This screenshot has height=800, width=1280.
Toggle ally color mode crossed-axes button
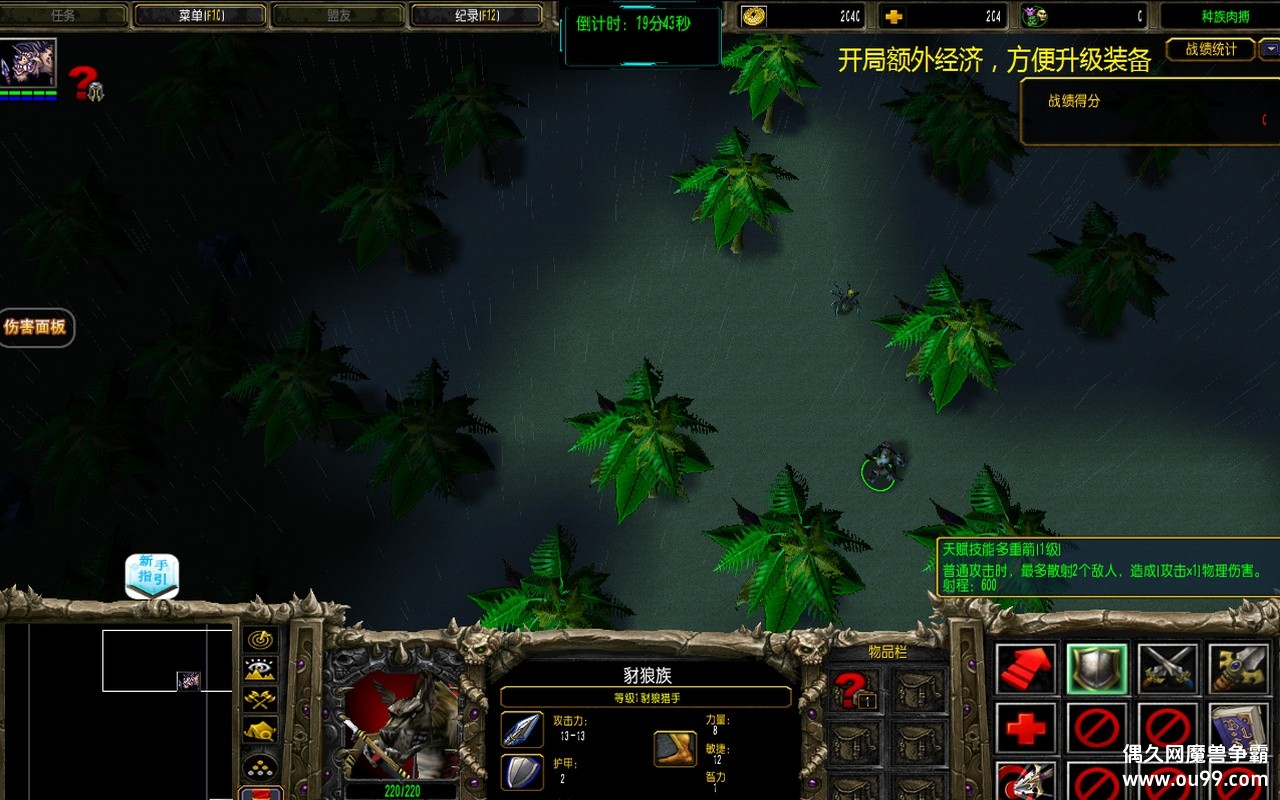coord(260,700)
